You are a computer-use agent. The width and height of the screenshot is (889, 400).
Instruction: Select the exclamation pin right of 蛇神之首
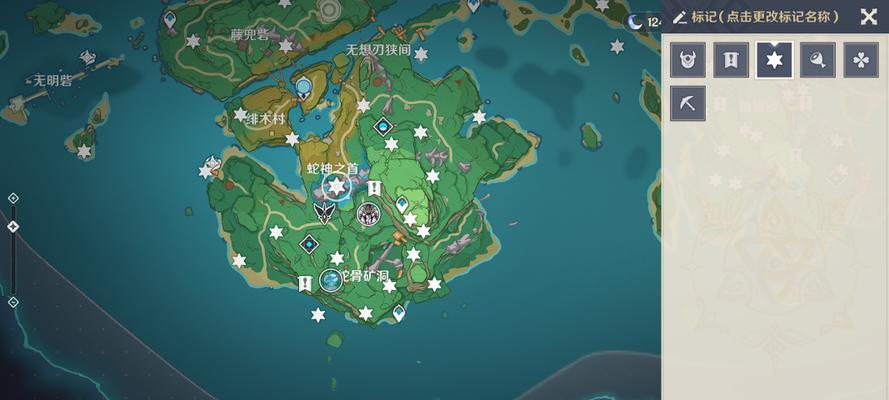click(x=374, y=187)
